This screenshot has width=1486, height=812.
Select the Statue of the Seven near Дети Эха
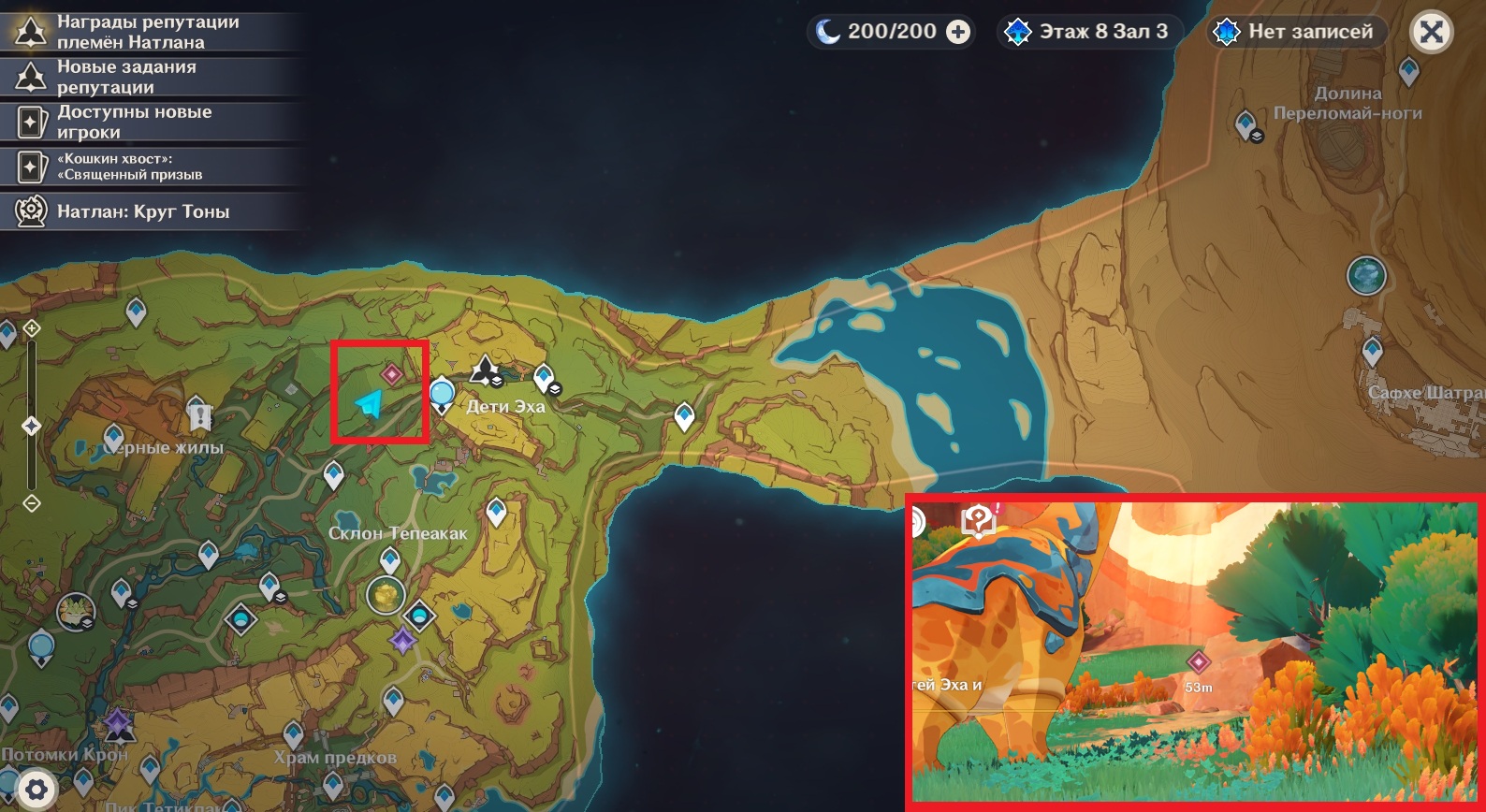[442, 395]
